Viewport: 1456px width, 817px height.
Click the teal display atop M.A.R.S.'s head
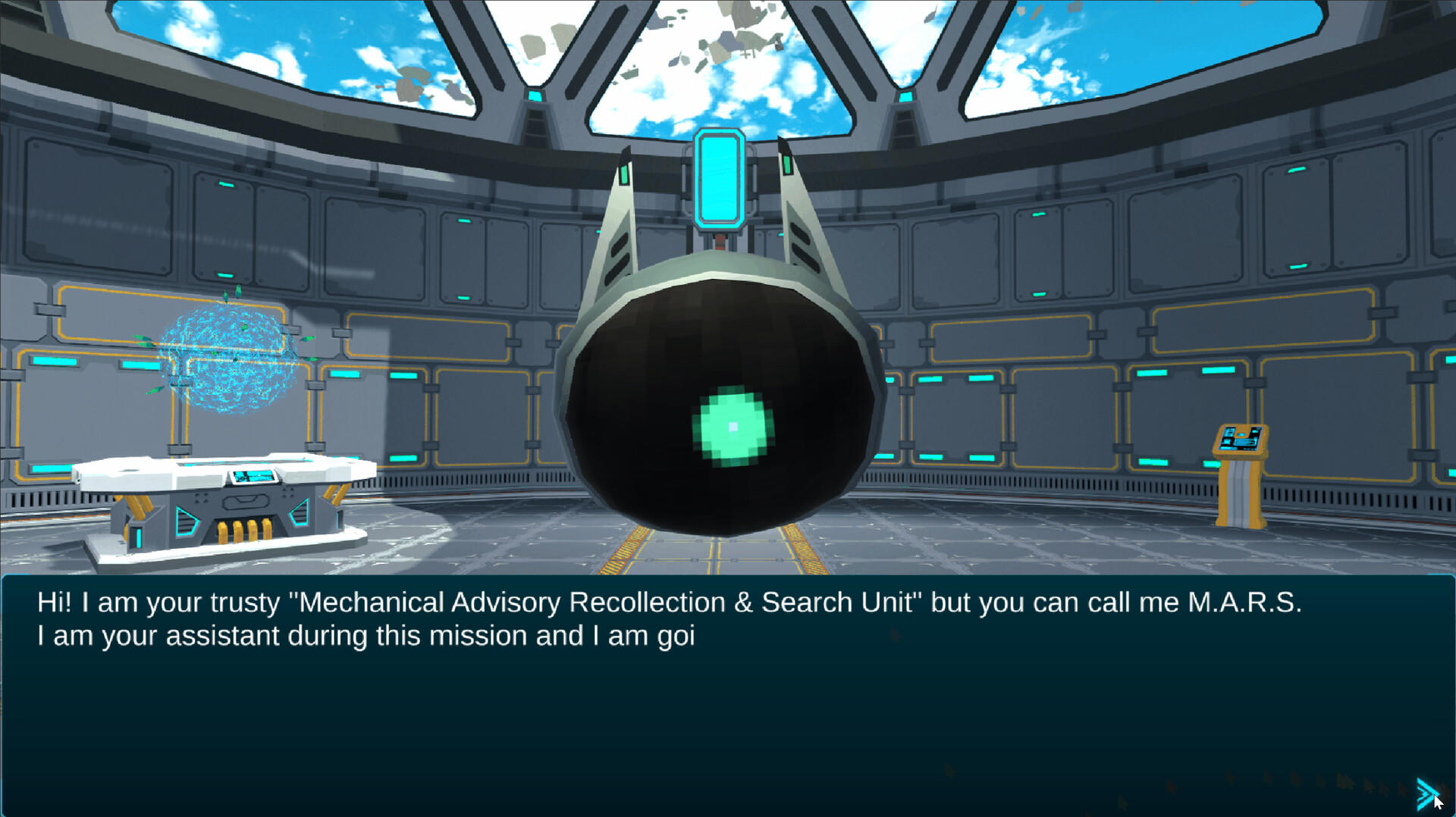pyautogui.click(x=719, y=180)
